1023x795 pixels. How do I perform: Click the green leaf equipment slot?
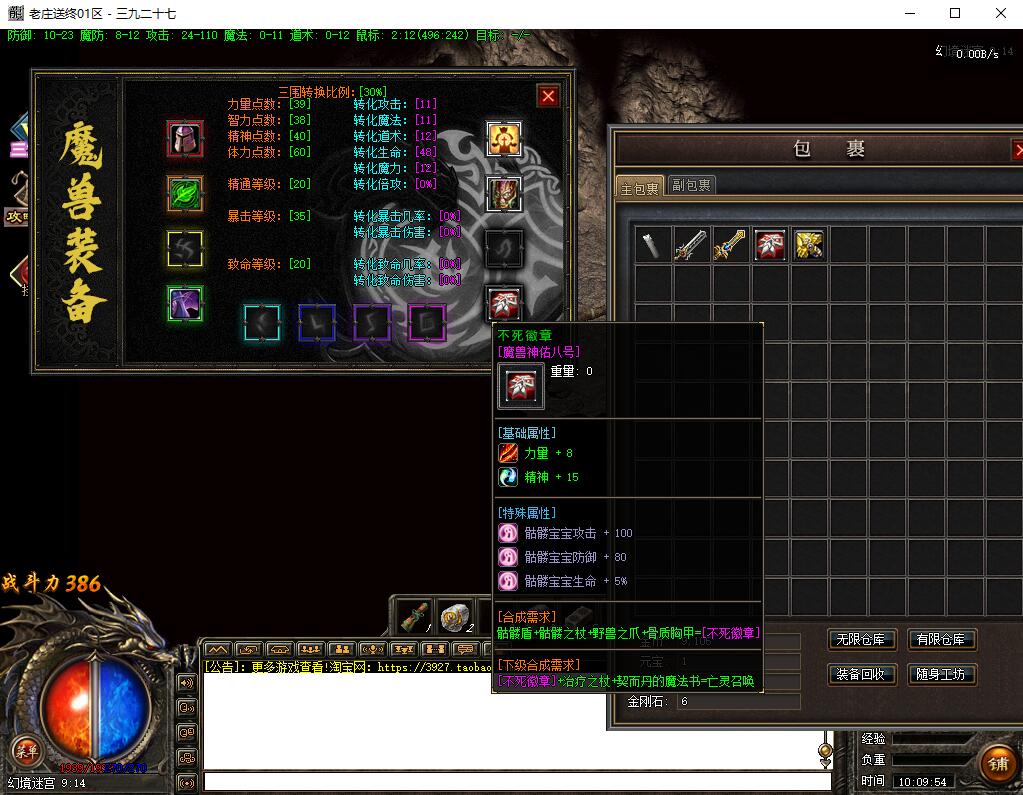185,193
